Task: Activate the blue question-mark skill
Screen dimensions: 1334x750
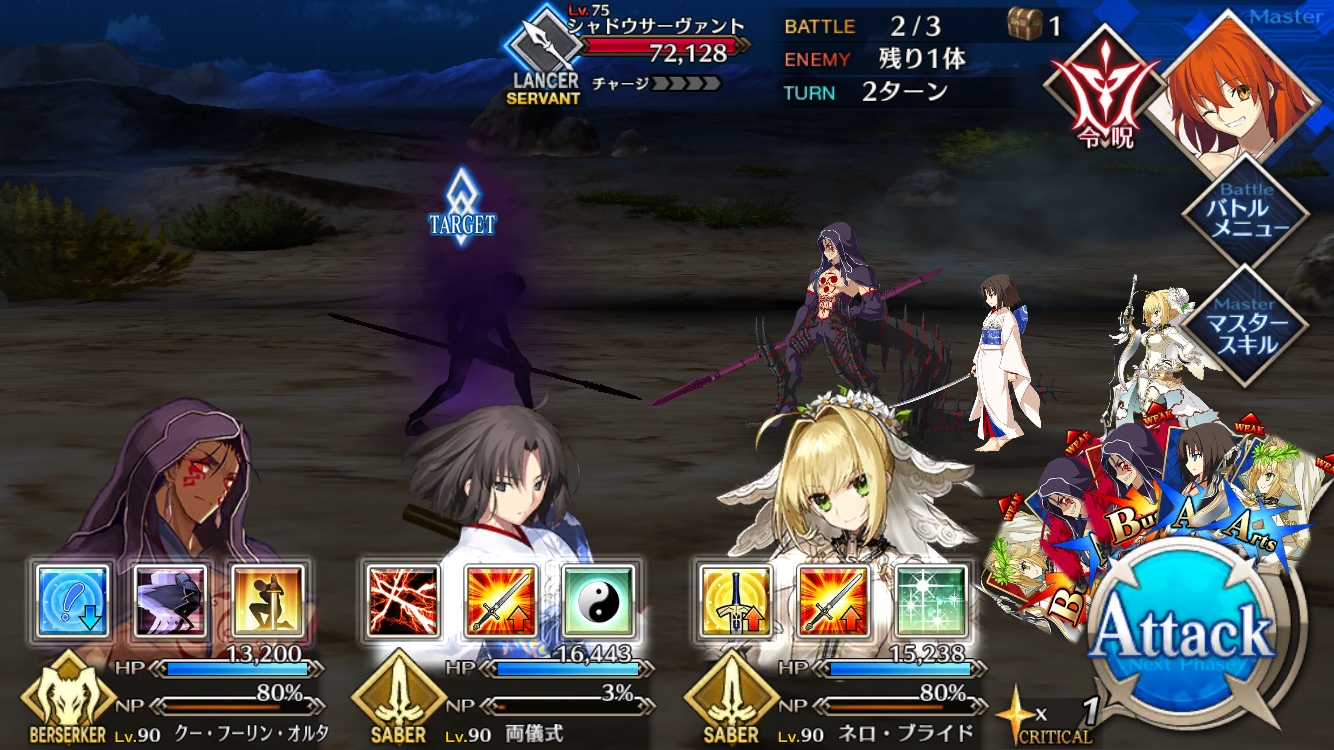Action: coord(73,601)
